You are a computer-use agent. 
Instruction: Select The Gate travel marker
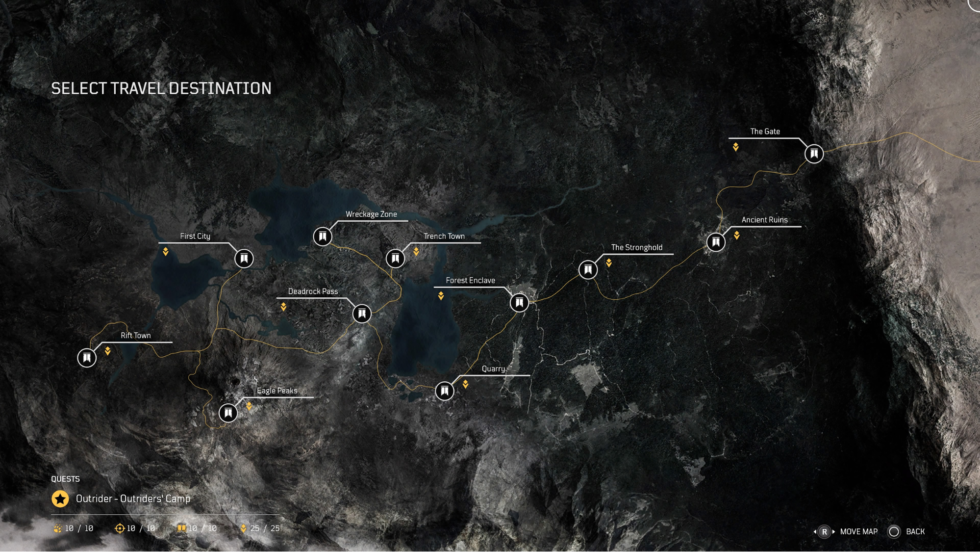point(814,154)
